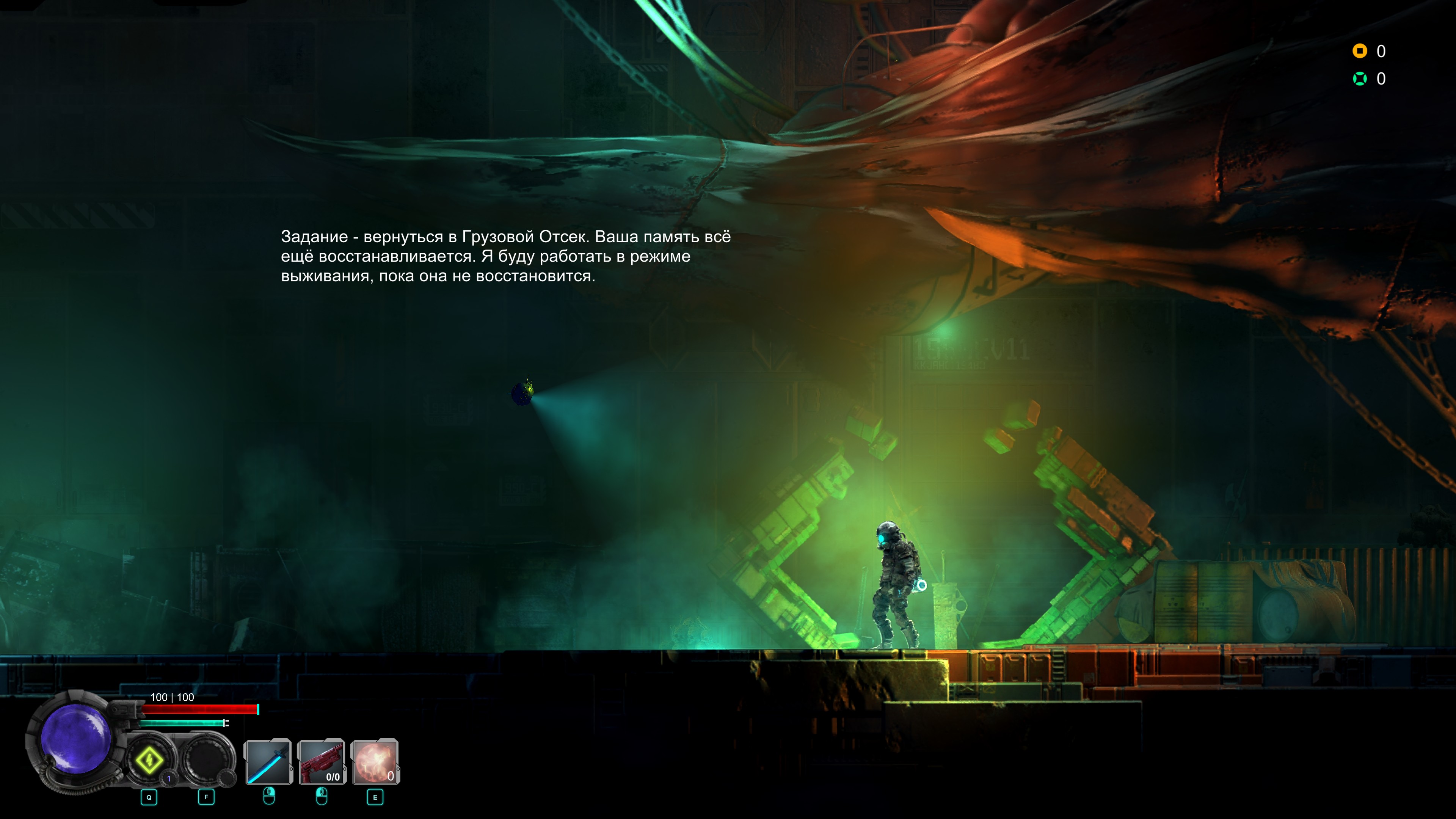Click the purple energy orb gauge
Viewport: 1456px width, 819px height.
(75, 737)
